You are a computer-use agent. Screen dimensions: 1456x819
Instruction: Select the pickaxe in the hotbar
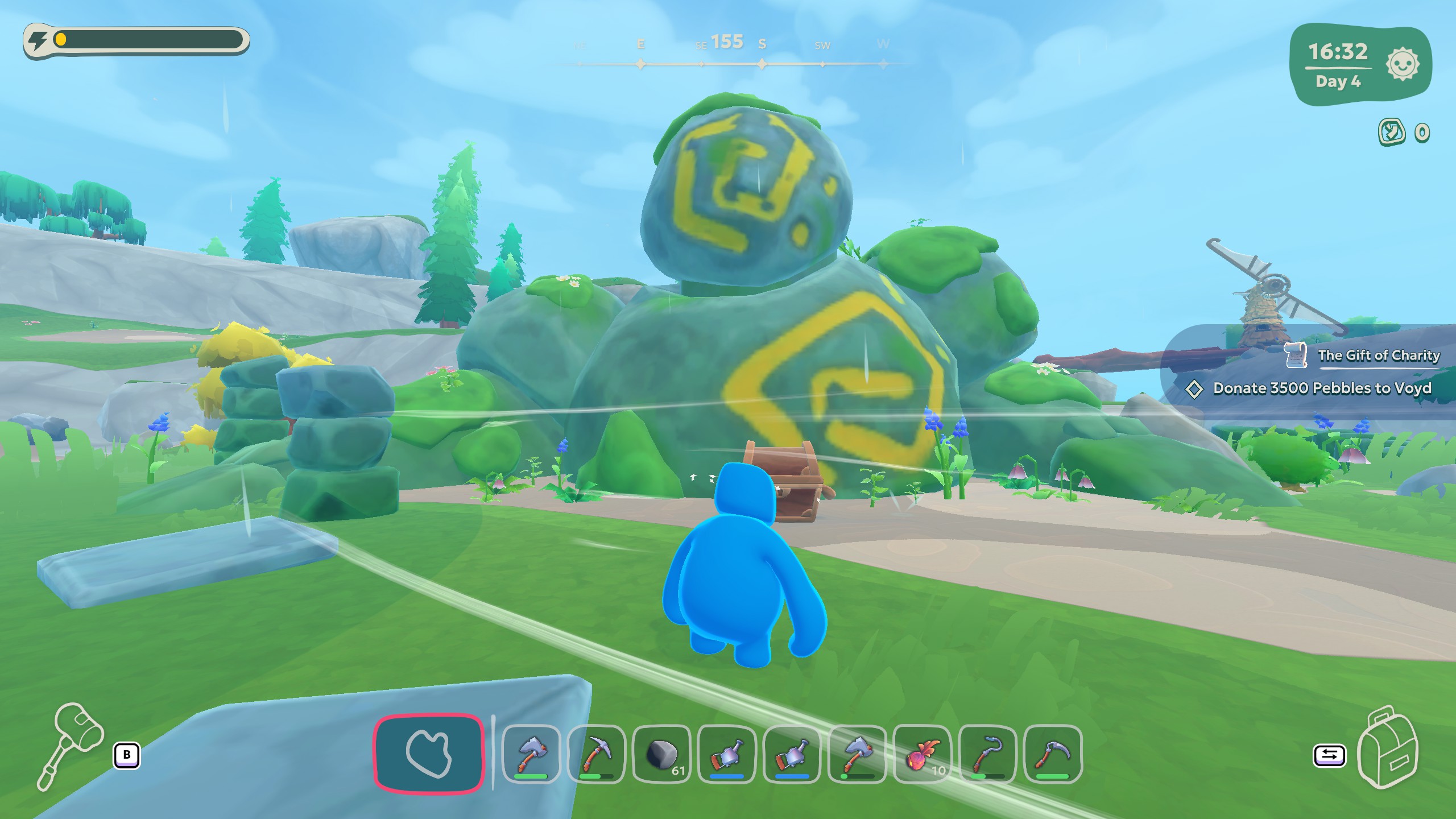click(x=596, y=754)
